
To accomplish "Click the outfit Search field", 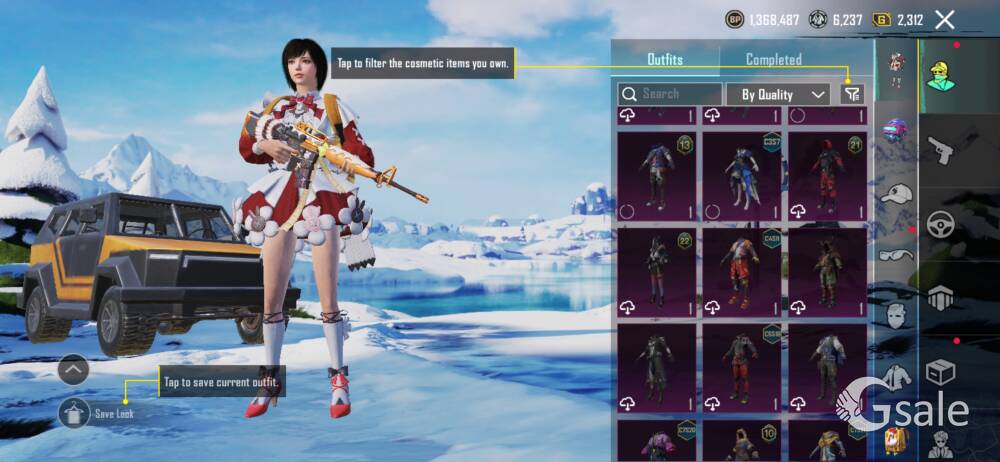I will coord(670,94).
